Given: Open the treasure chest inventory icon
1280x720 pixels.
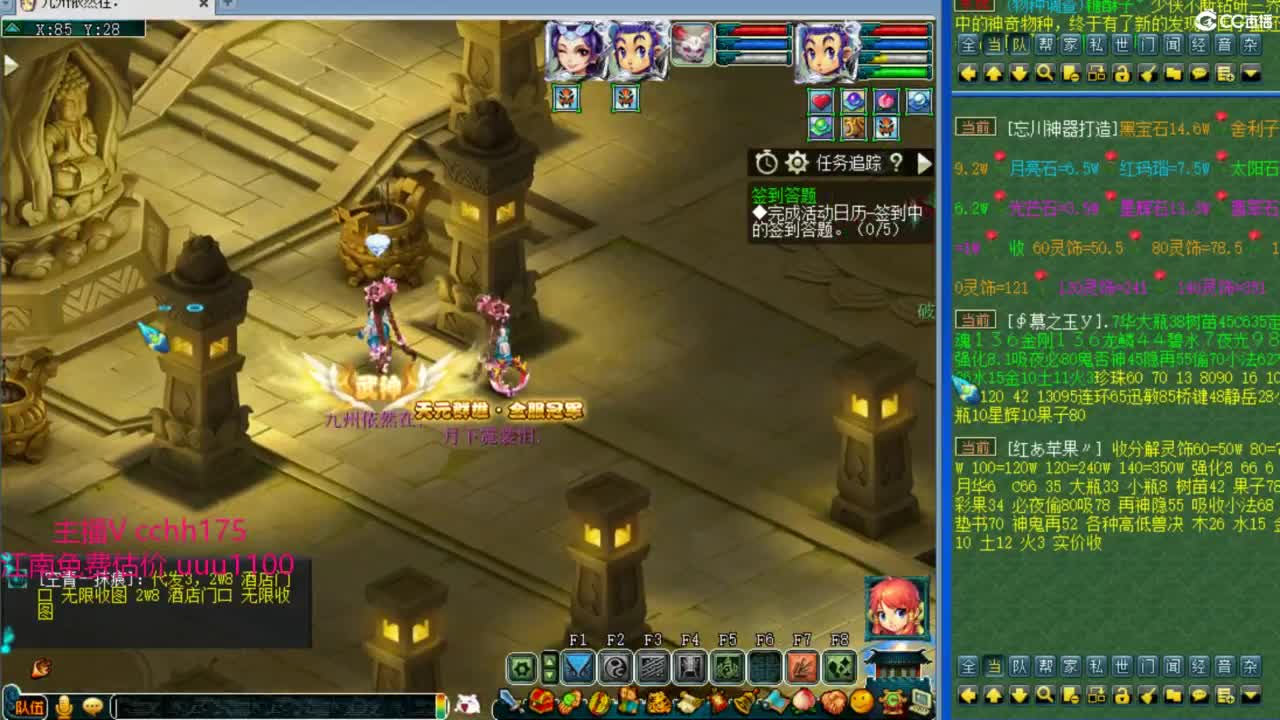Looking at the screenshot, I should (540, 700).
